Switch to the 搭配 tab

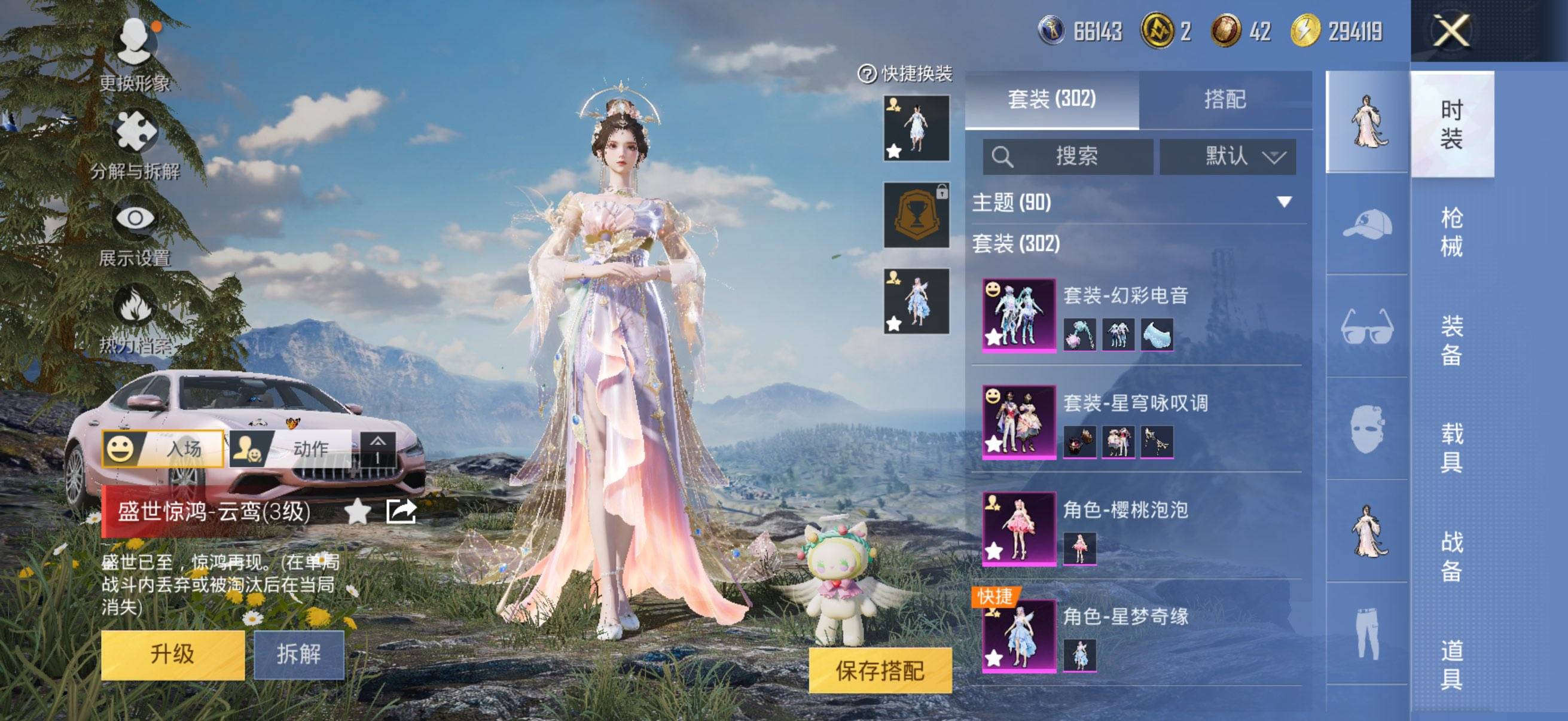(x=1225, y=99)
